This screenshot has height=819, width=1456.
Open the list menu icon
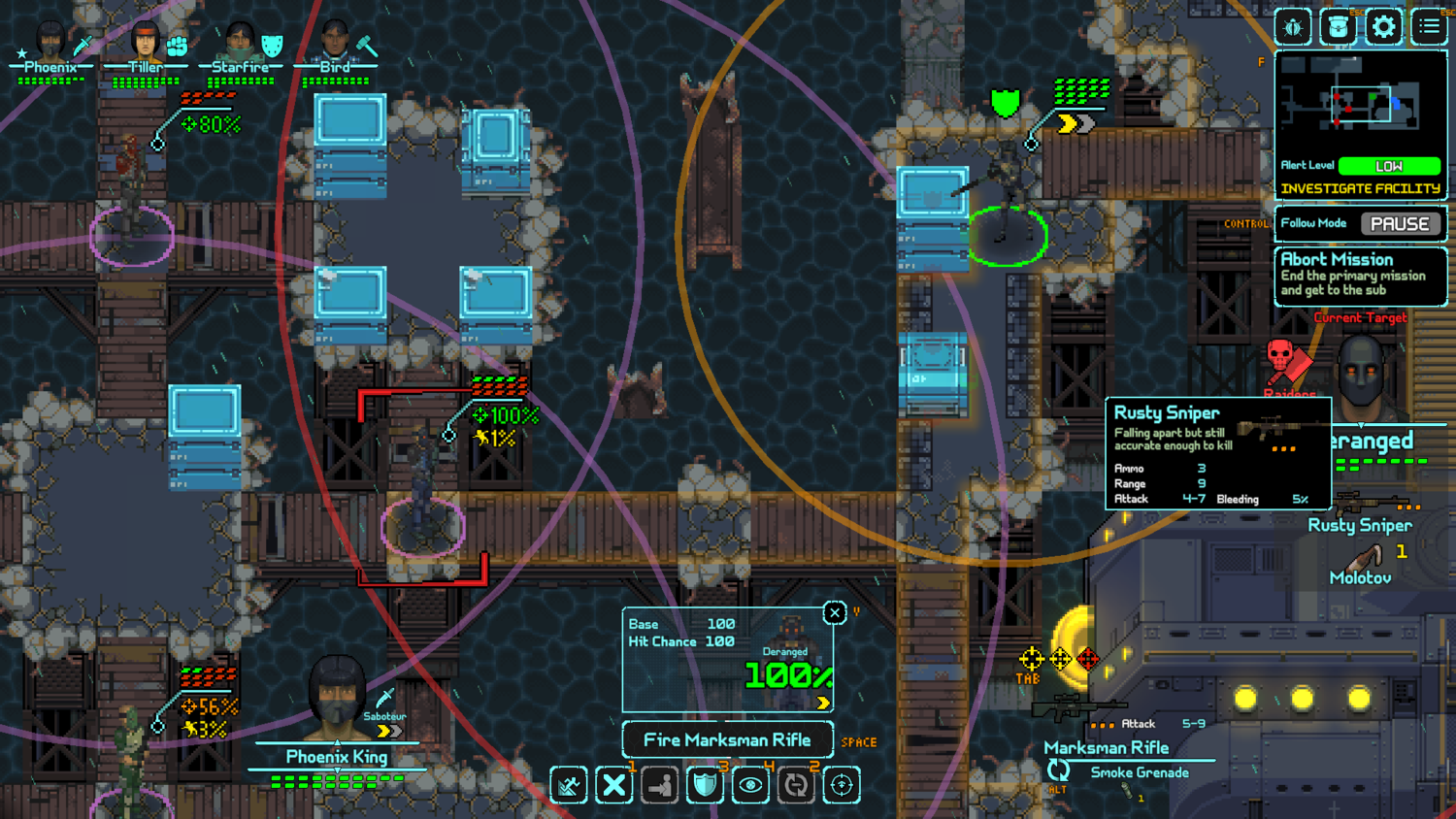(1429, 27)
